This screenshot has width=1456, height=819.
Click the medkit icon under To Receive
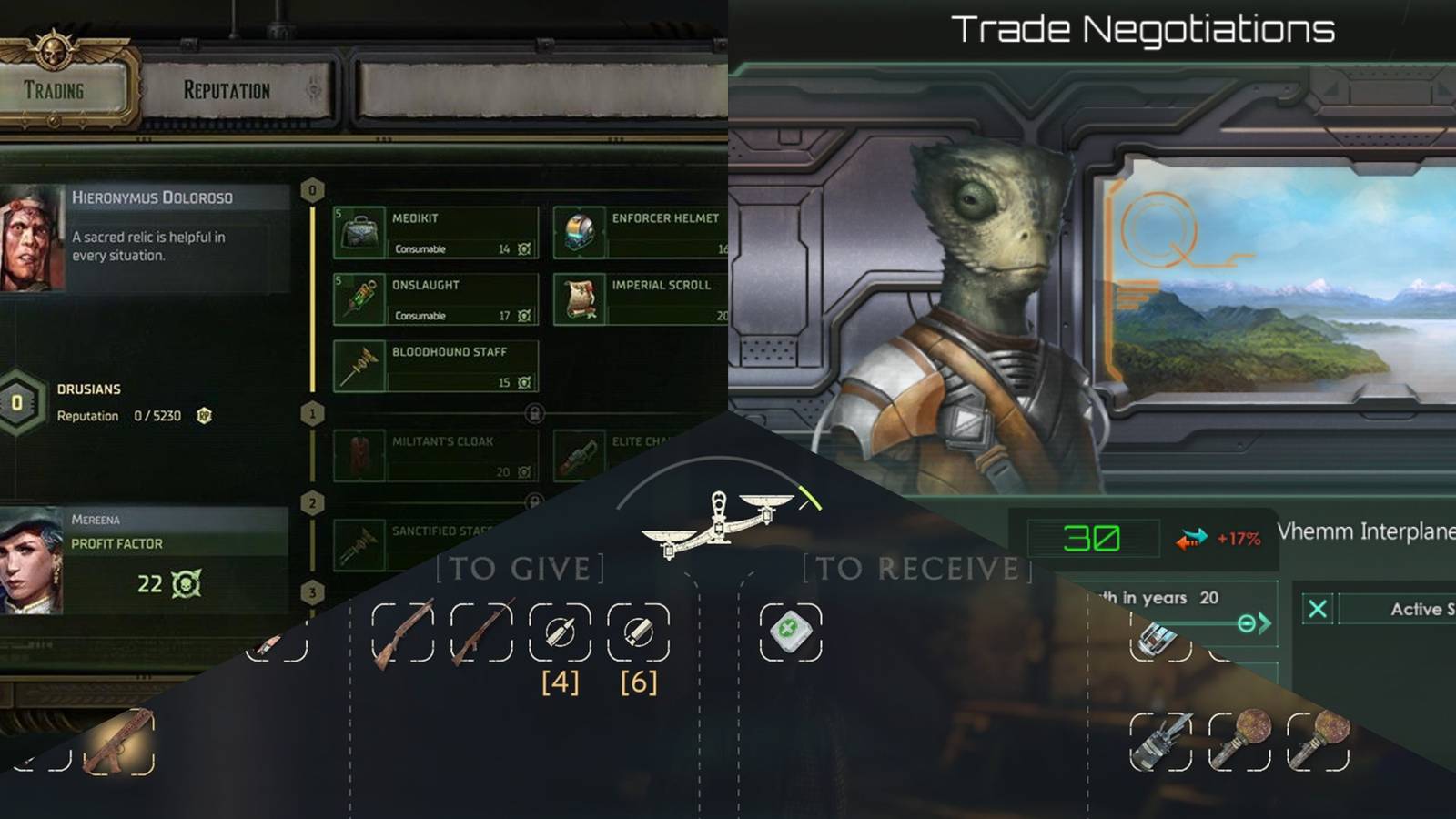(x=790, y=632)
